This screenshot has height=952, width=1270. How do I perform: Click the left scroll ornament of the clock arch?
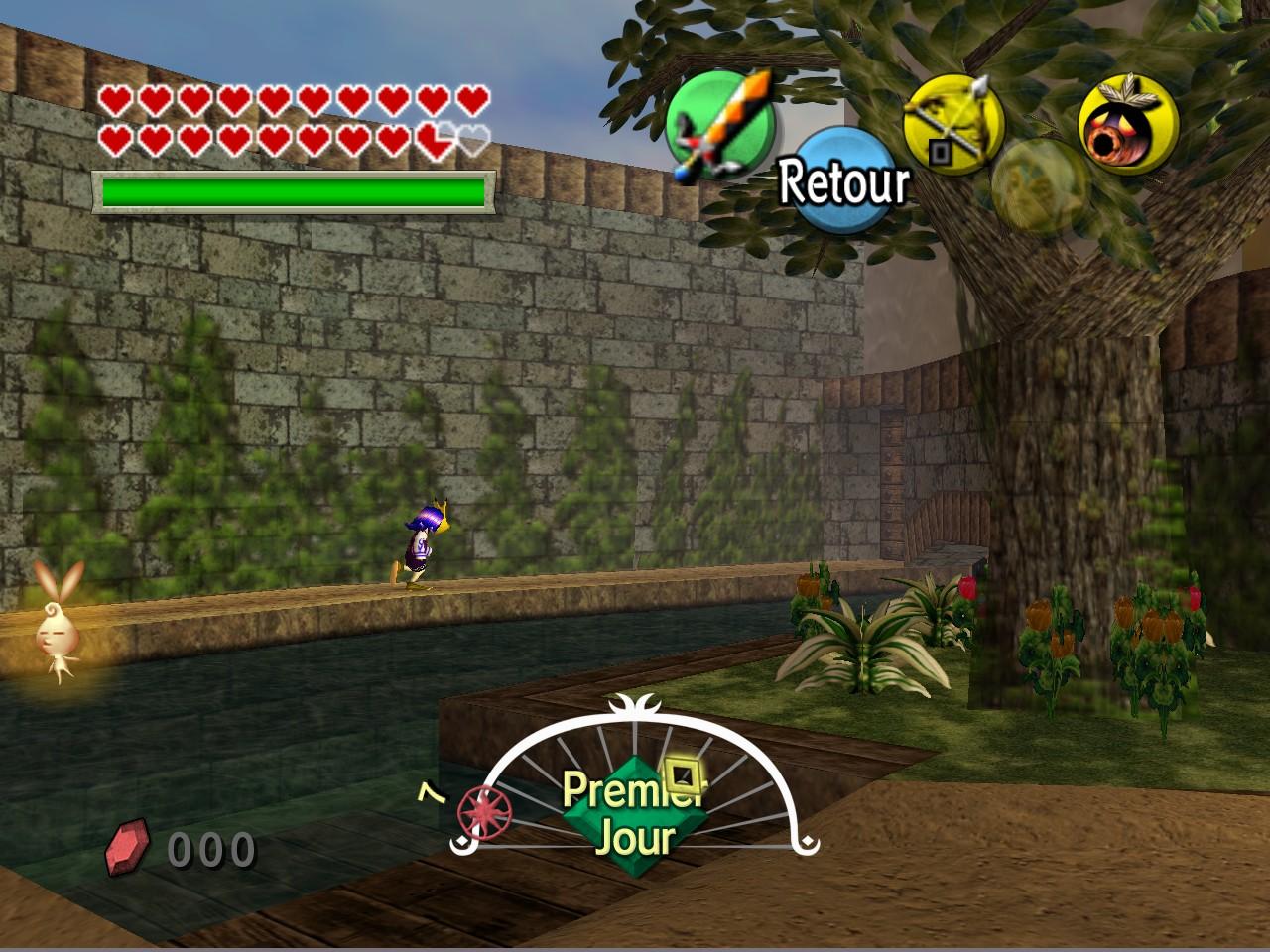[462, 845]
